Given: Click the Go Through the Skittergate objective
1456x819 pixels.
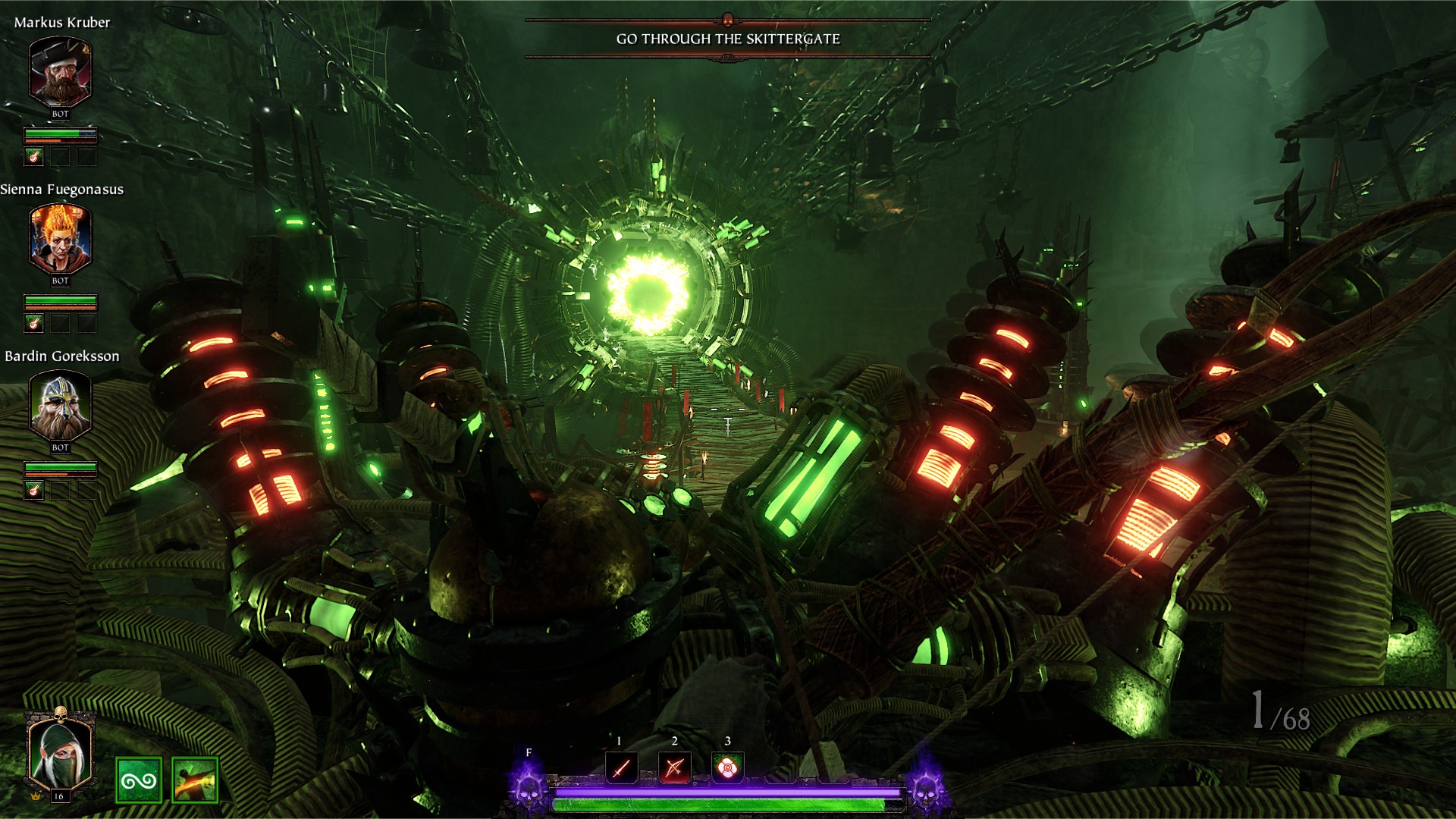Looking at the screenshot, I should coord(728,39).
